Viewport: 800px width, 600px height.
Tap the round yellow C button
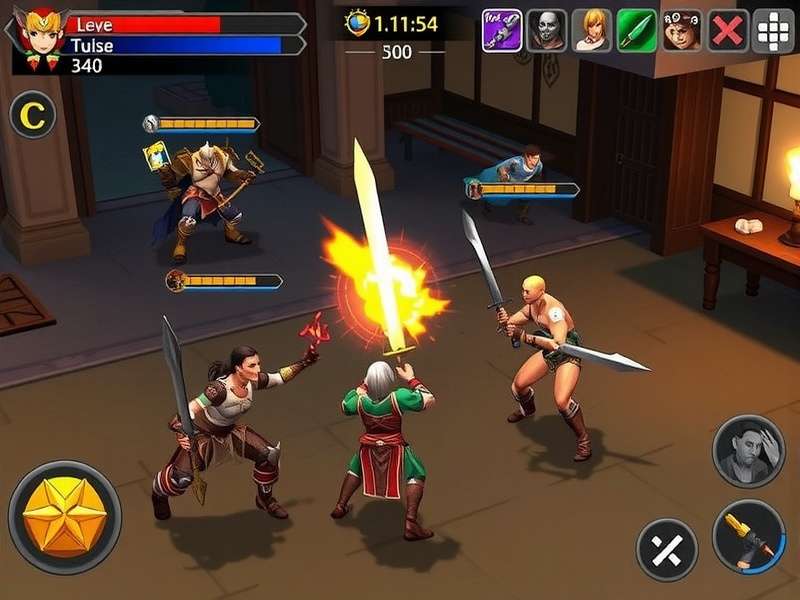pos(32,116)
